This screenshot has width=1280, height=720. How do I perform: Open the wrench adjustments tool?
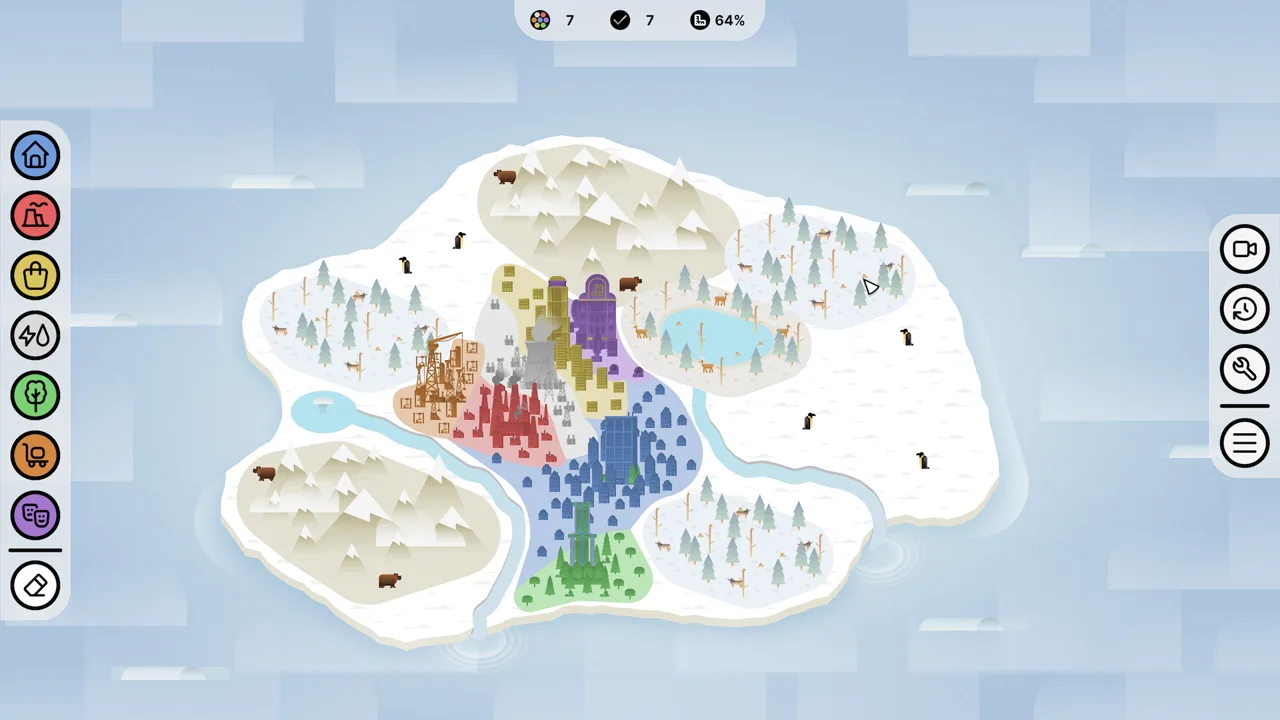(1244, 369)
